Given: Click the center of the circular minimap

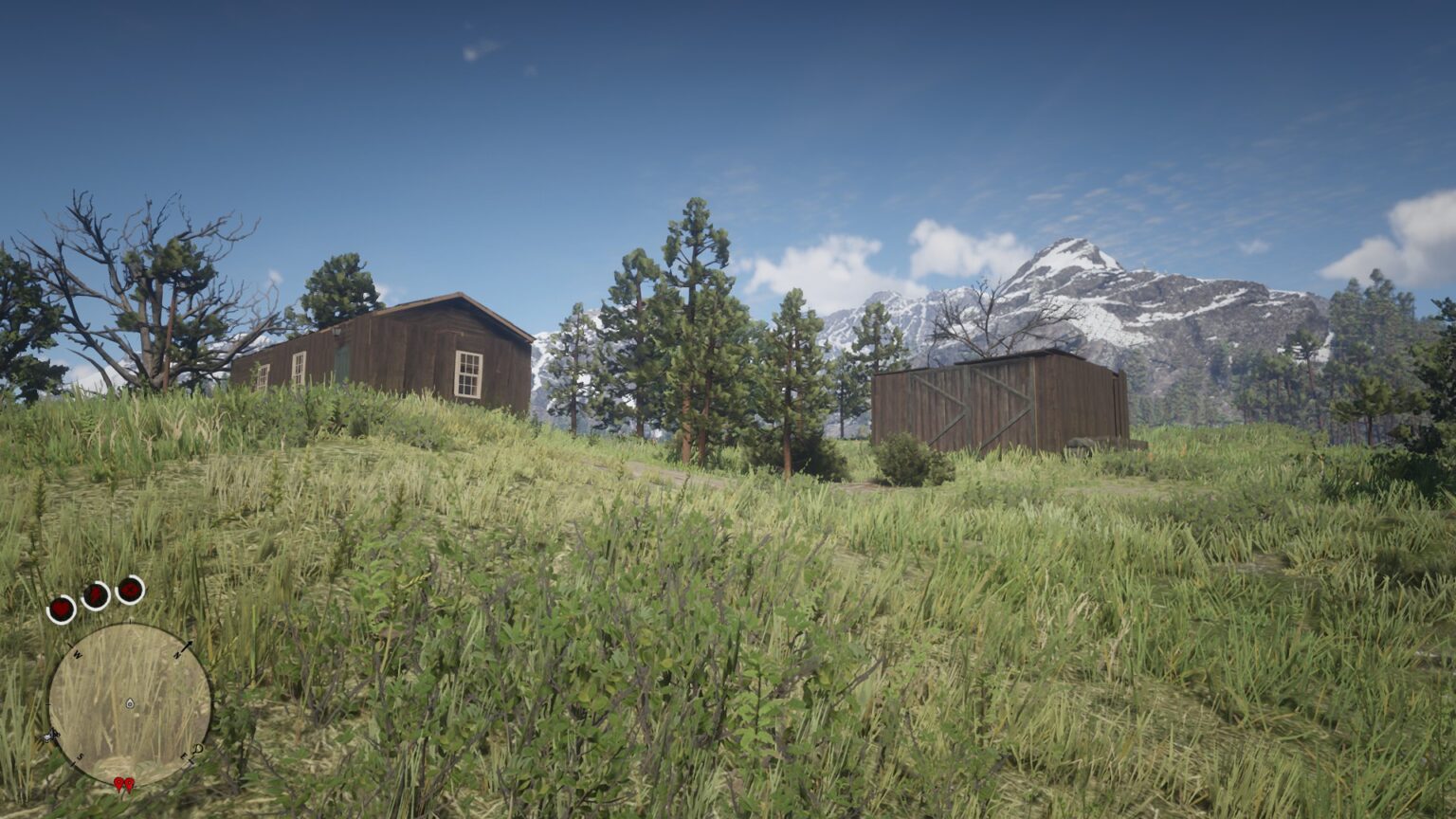Looking at the screenshot, I should [133, 701].
